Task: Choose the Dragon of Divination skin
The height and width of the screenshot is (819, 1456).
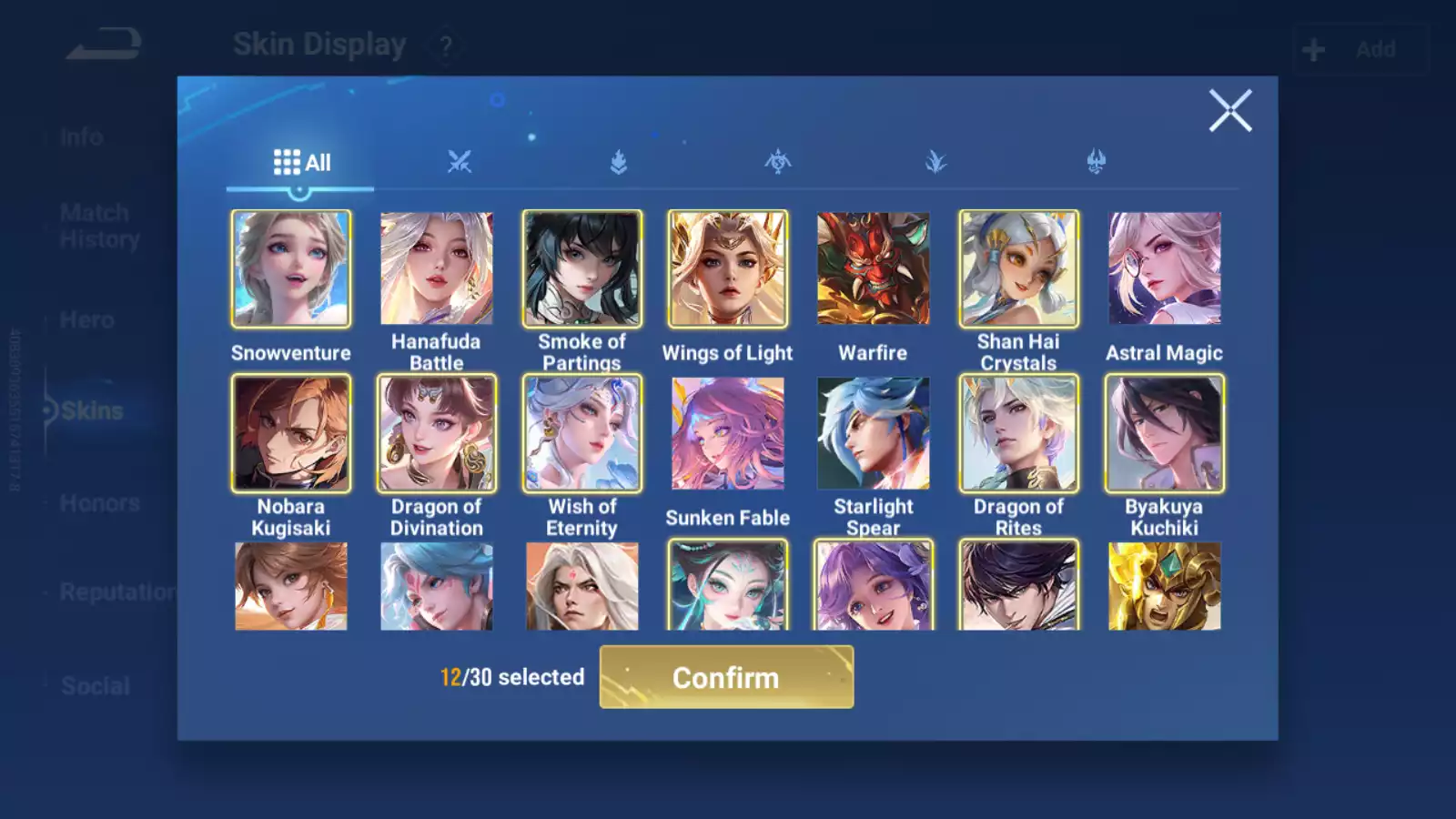Action: [437, 433]
